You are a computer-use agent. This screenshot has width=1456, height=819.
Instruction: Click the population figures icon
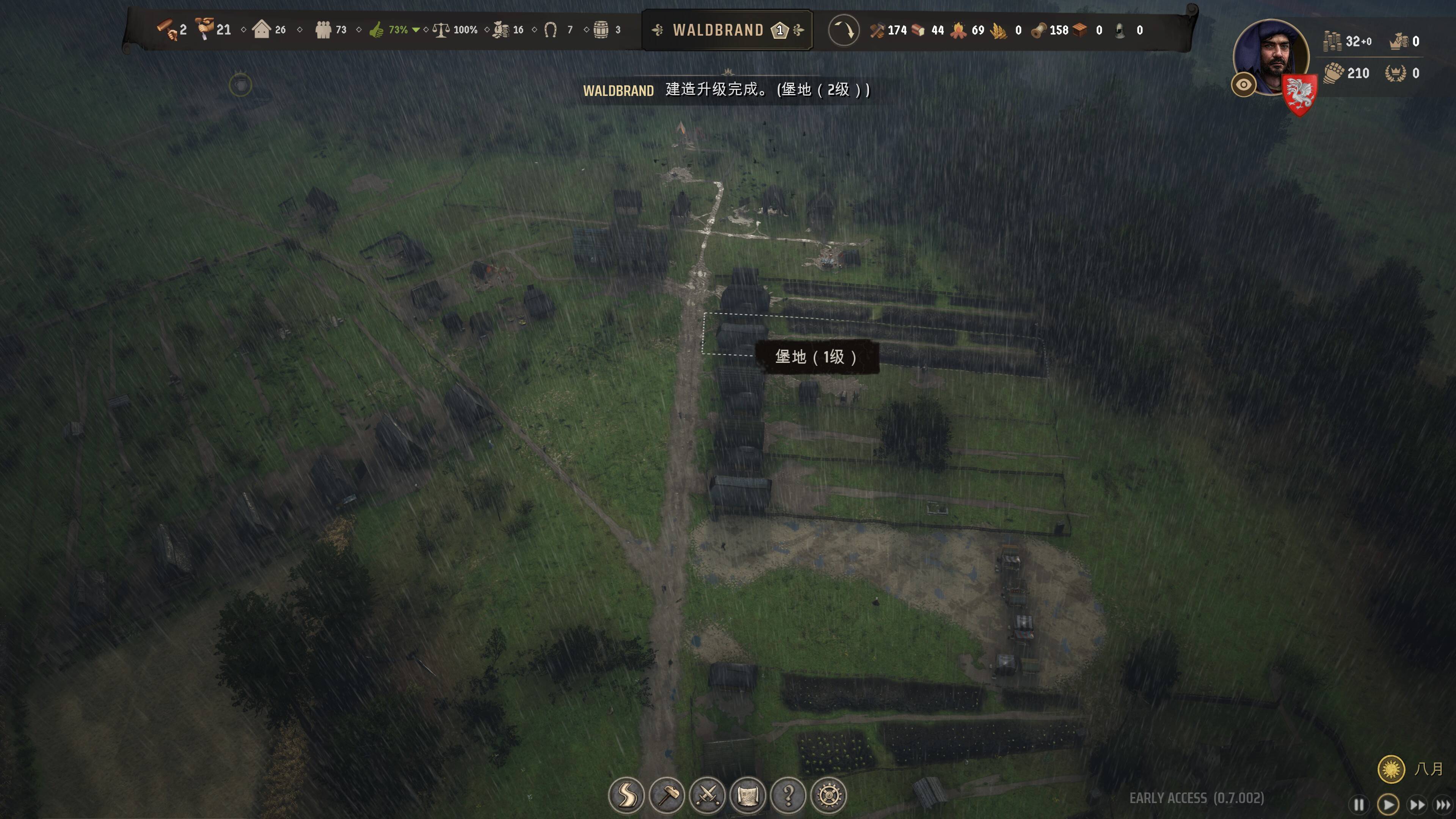coord(323,30)
